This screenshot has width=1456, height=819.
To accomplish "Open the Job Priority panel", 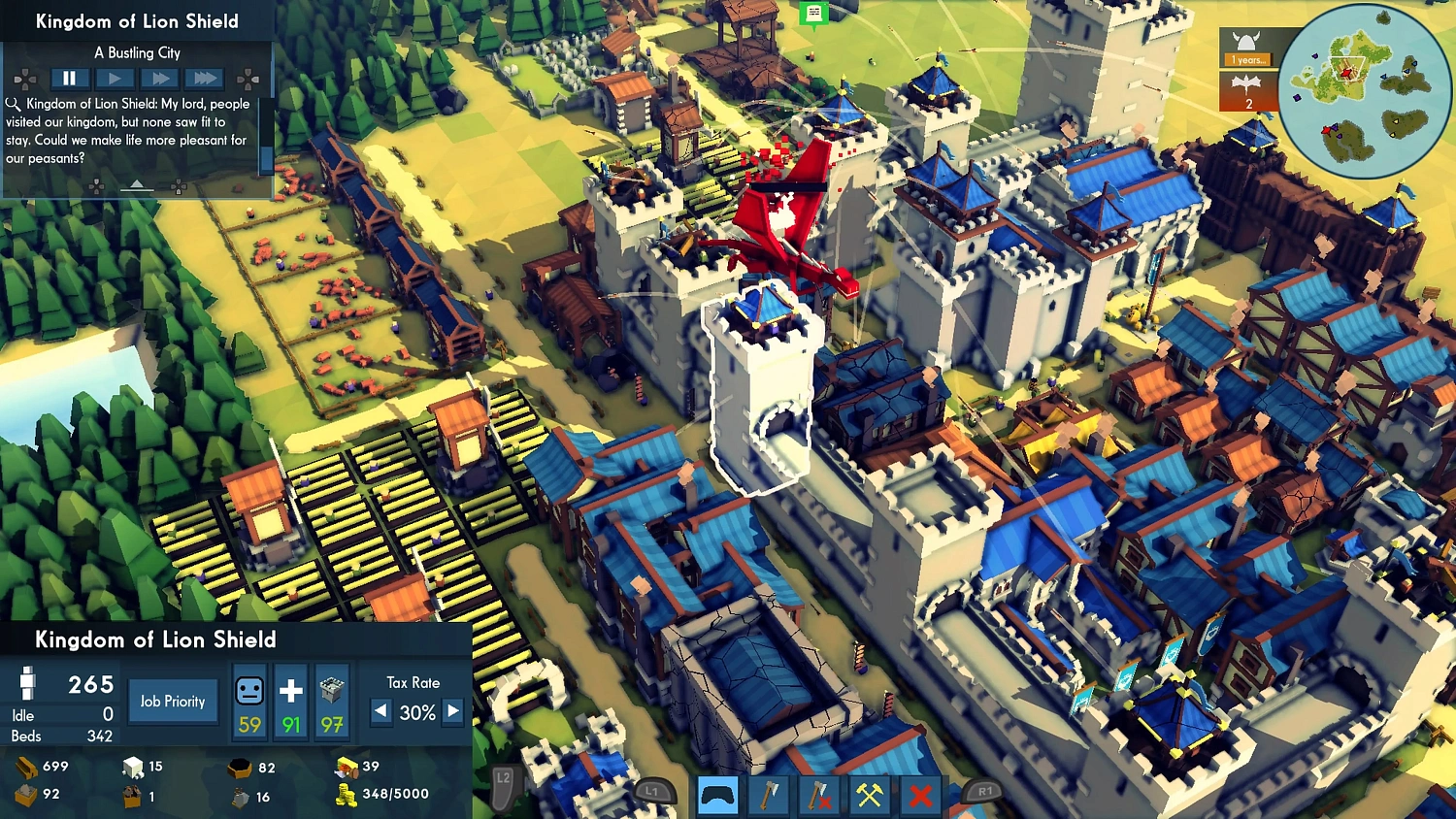I will point(173,701).
